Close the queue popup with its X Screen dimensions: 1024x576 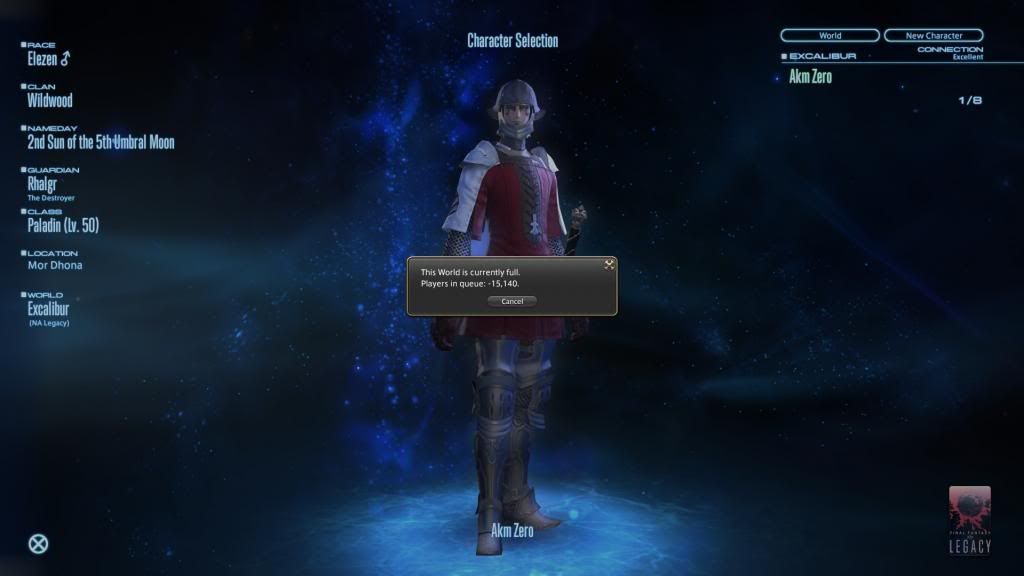click(x=608, y=265)
